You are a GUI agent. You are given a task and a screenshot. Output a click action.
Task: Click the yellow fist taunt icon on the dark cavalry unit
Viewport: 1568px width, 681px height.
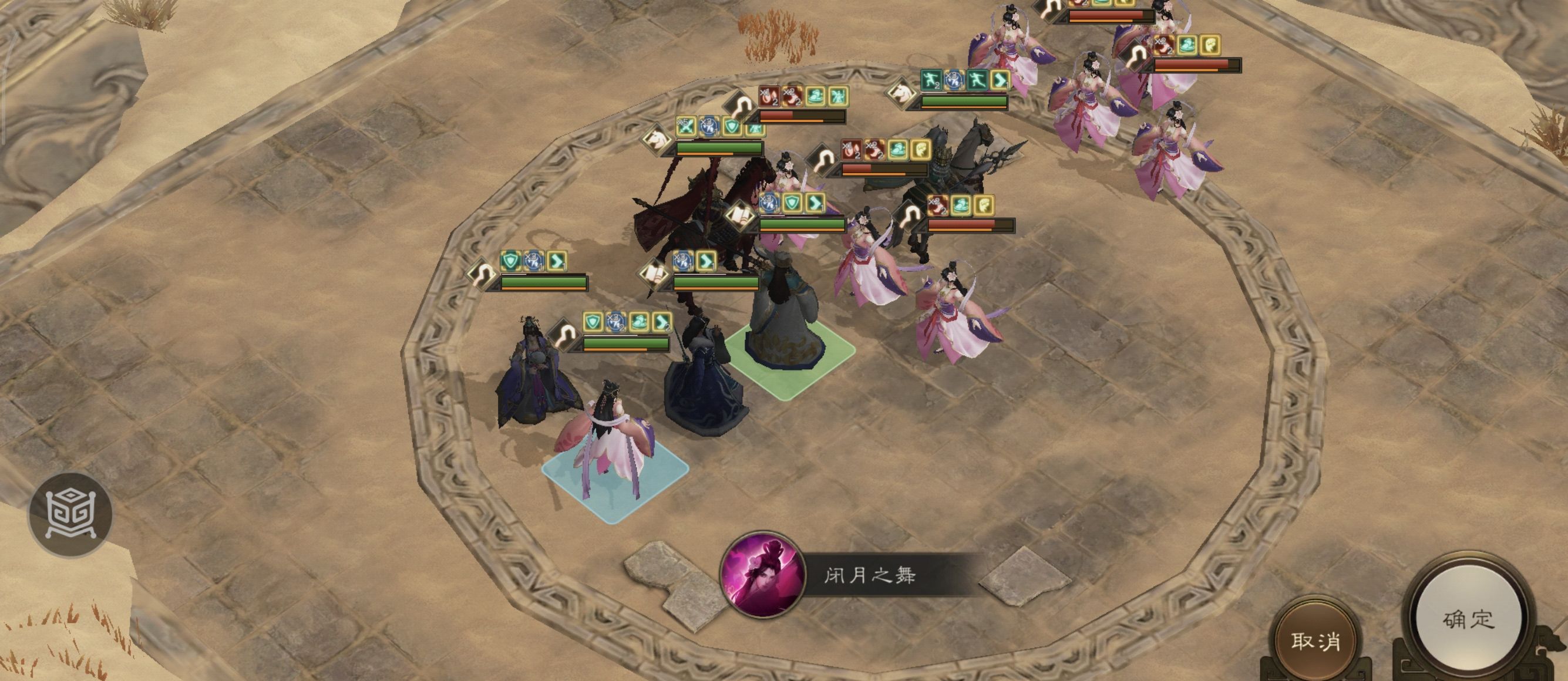985,205
